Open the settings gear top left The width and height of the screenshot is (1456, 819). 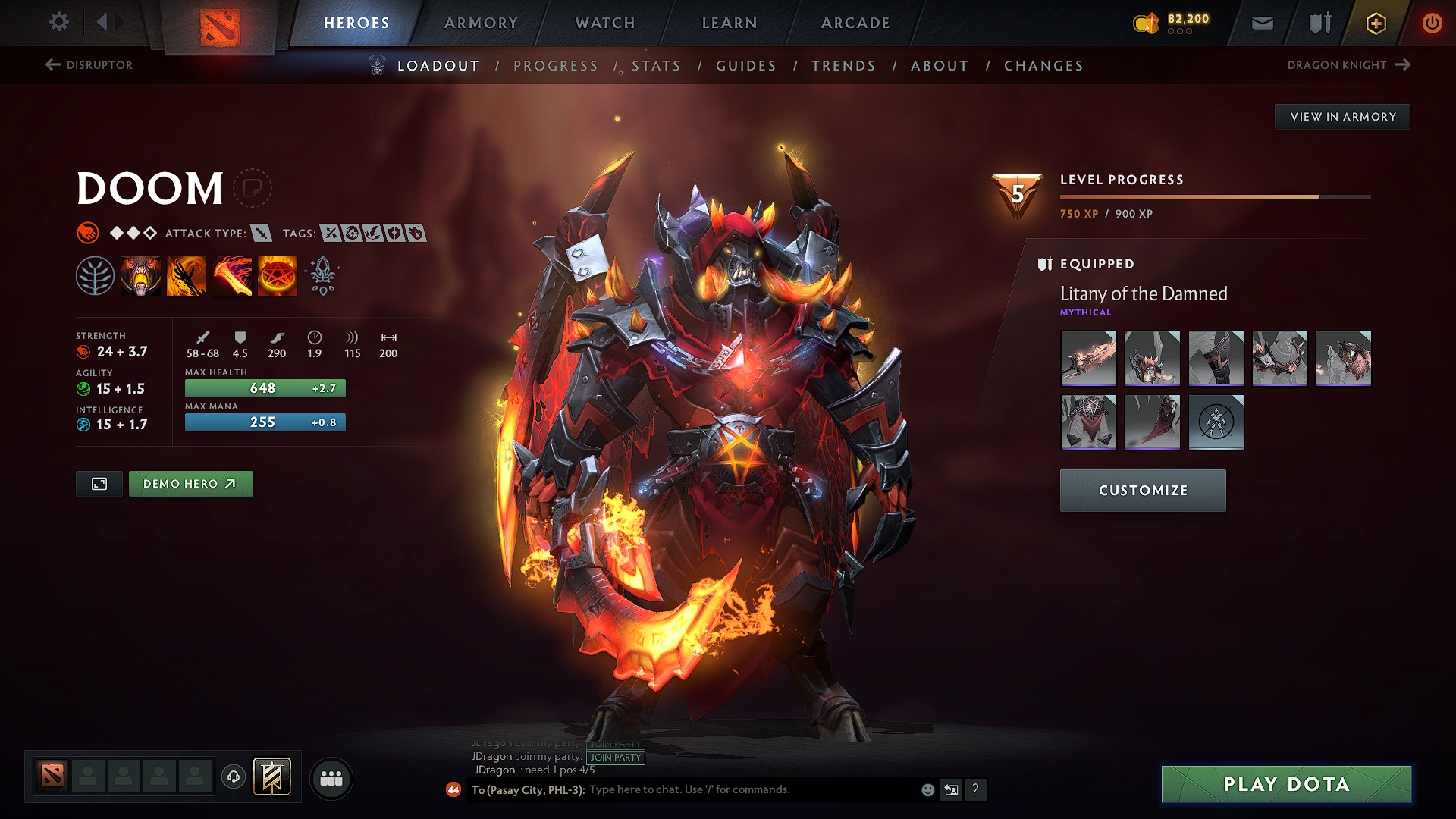(58, 22)
